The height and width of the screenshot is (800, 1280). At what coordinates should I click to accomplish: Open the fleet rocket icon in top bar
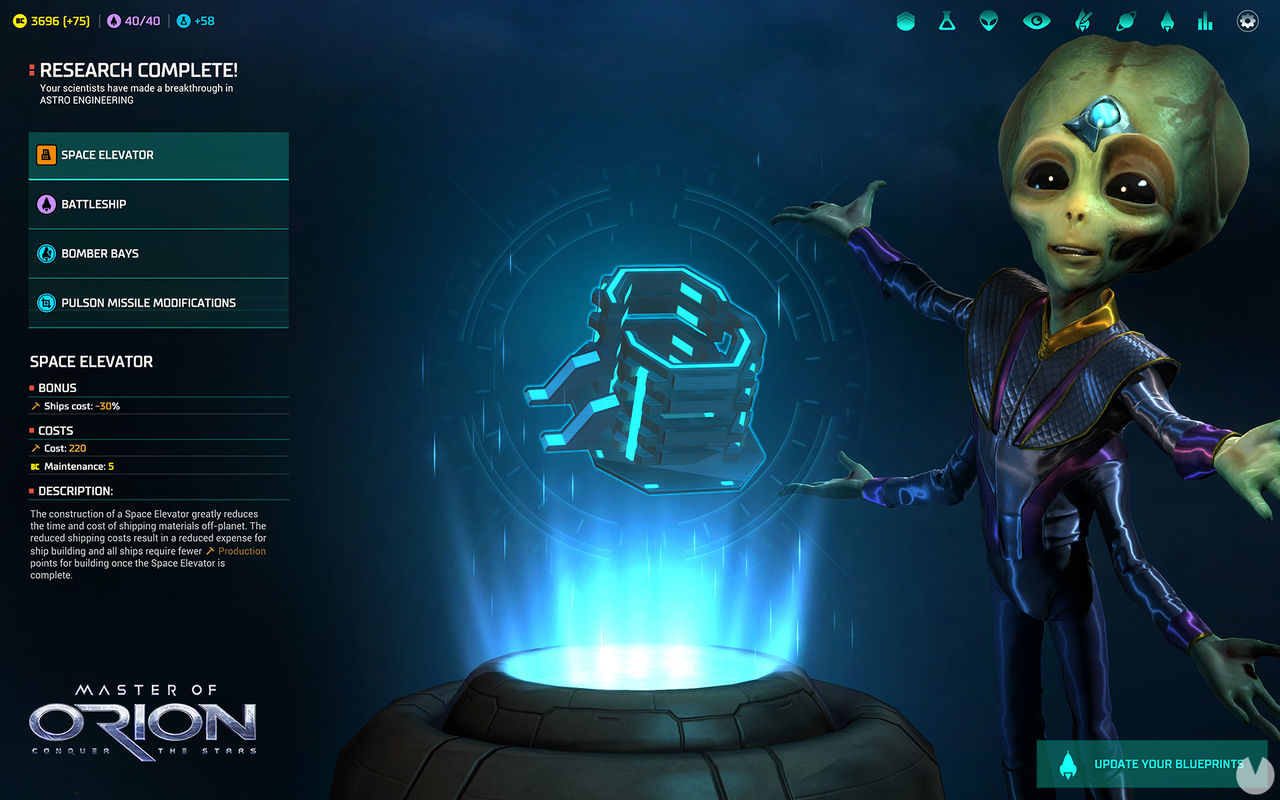1167,20
